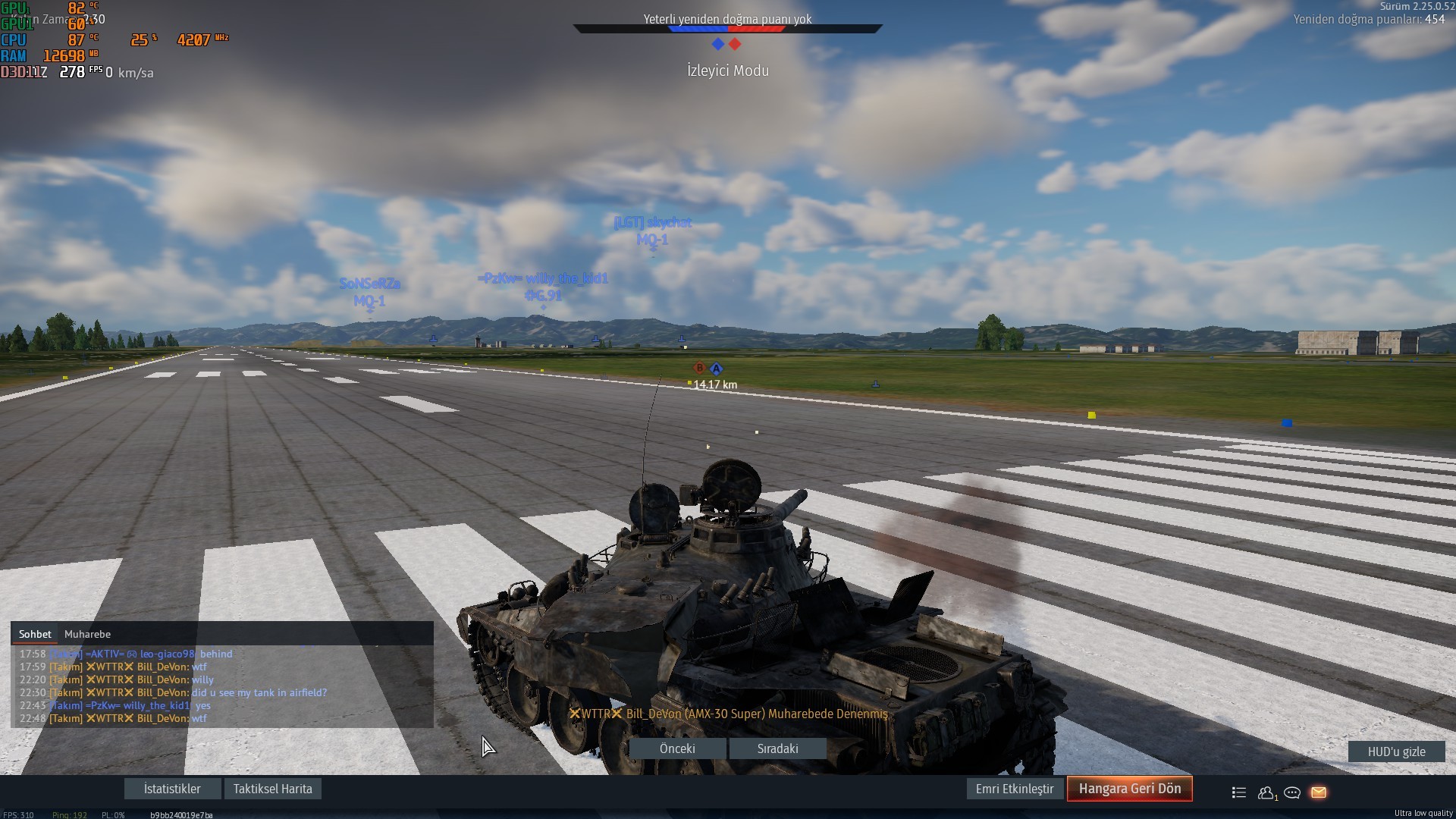This screenshot has height=819, width=1456.
Task: Click the chat message log area
Action: coord(222,686)
